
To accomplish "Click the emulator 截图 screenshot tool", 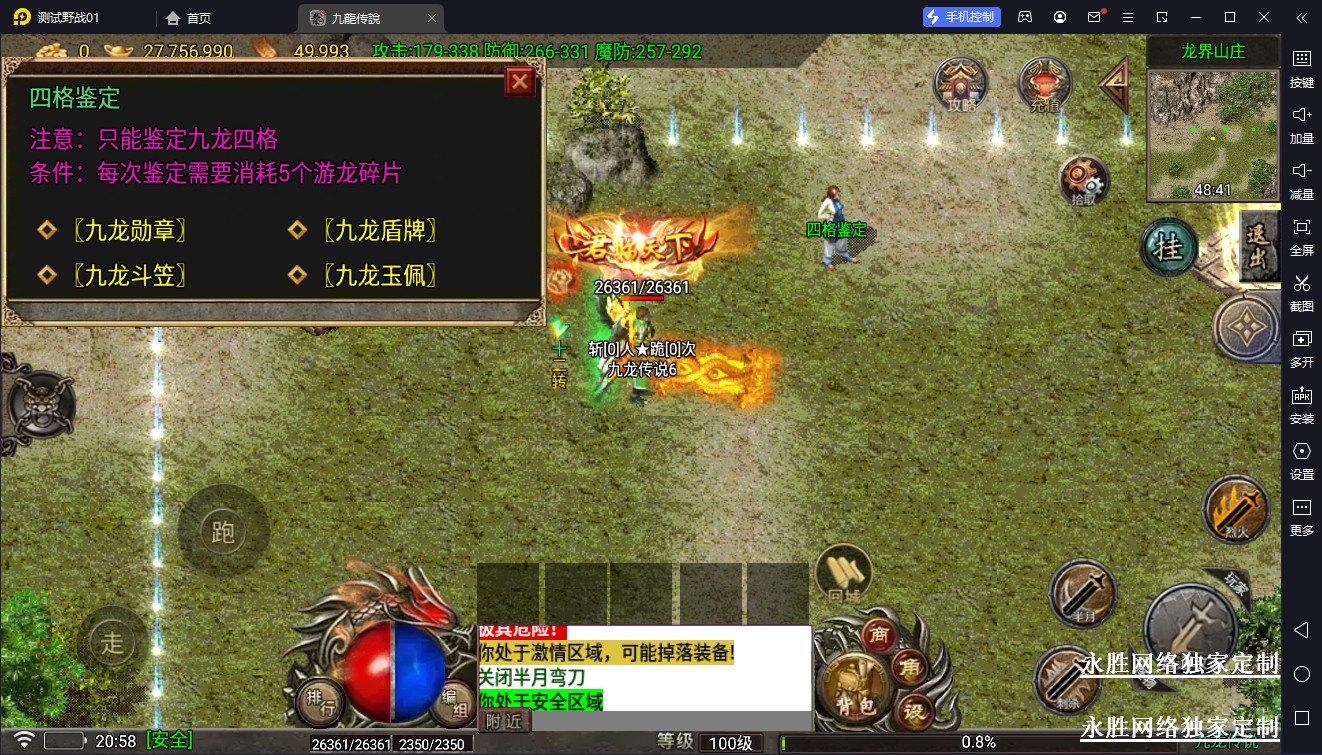I will click(x=1301, y=292).
